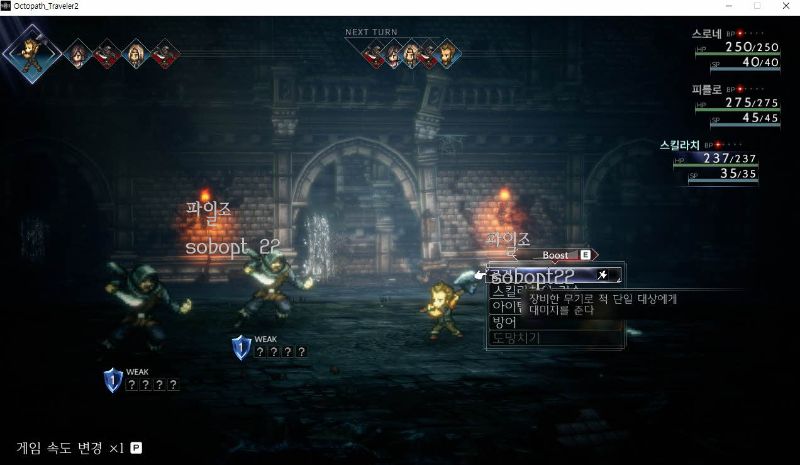This screenshot has width=800, height=465.
Task: Choose the 방어 defend command
Action: (503, 323)
